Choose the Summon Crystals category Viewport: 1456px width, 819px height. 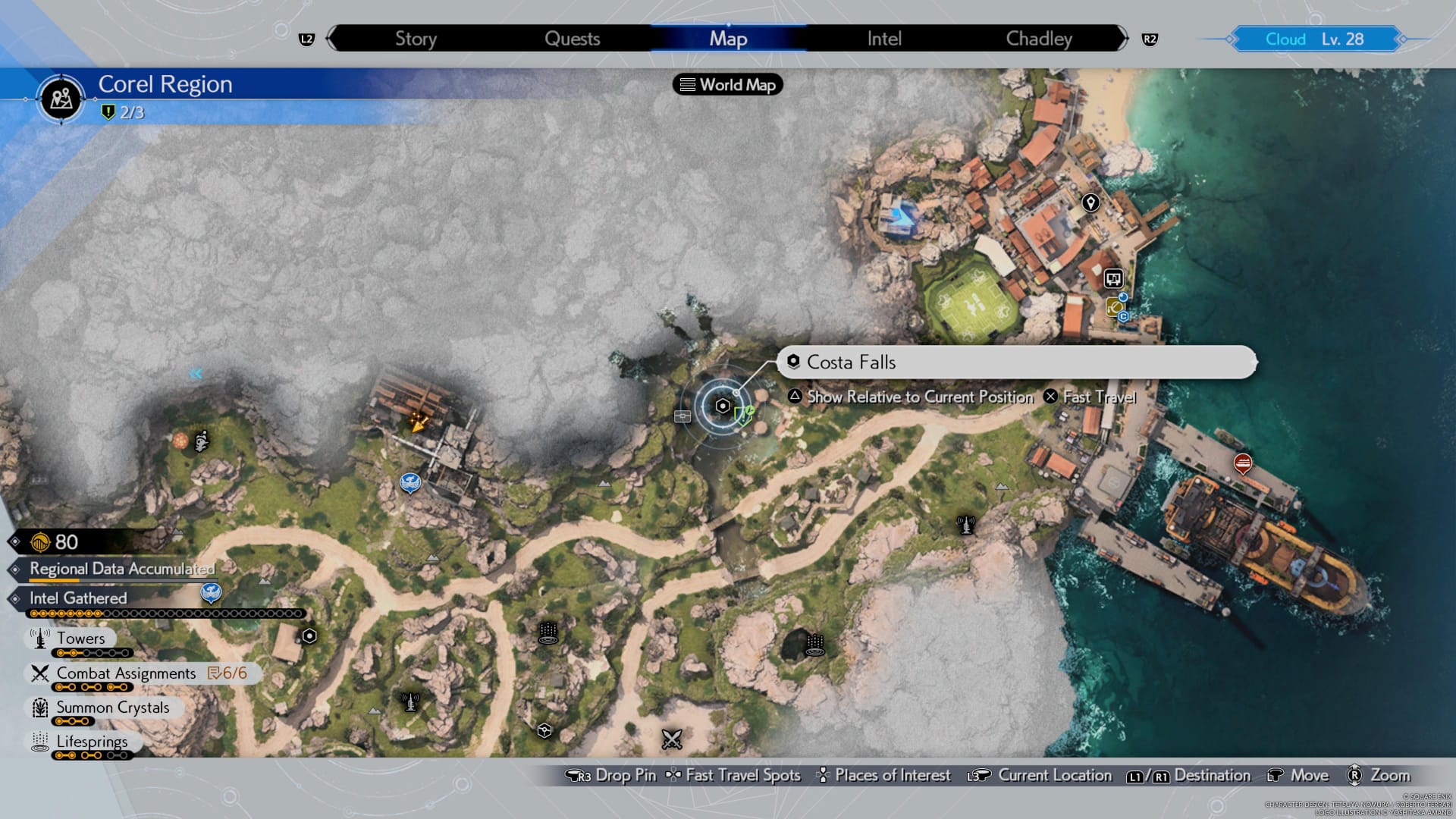(x=112, y=708)
